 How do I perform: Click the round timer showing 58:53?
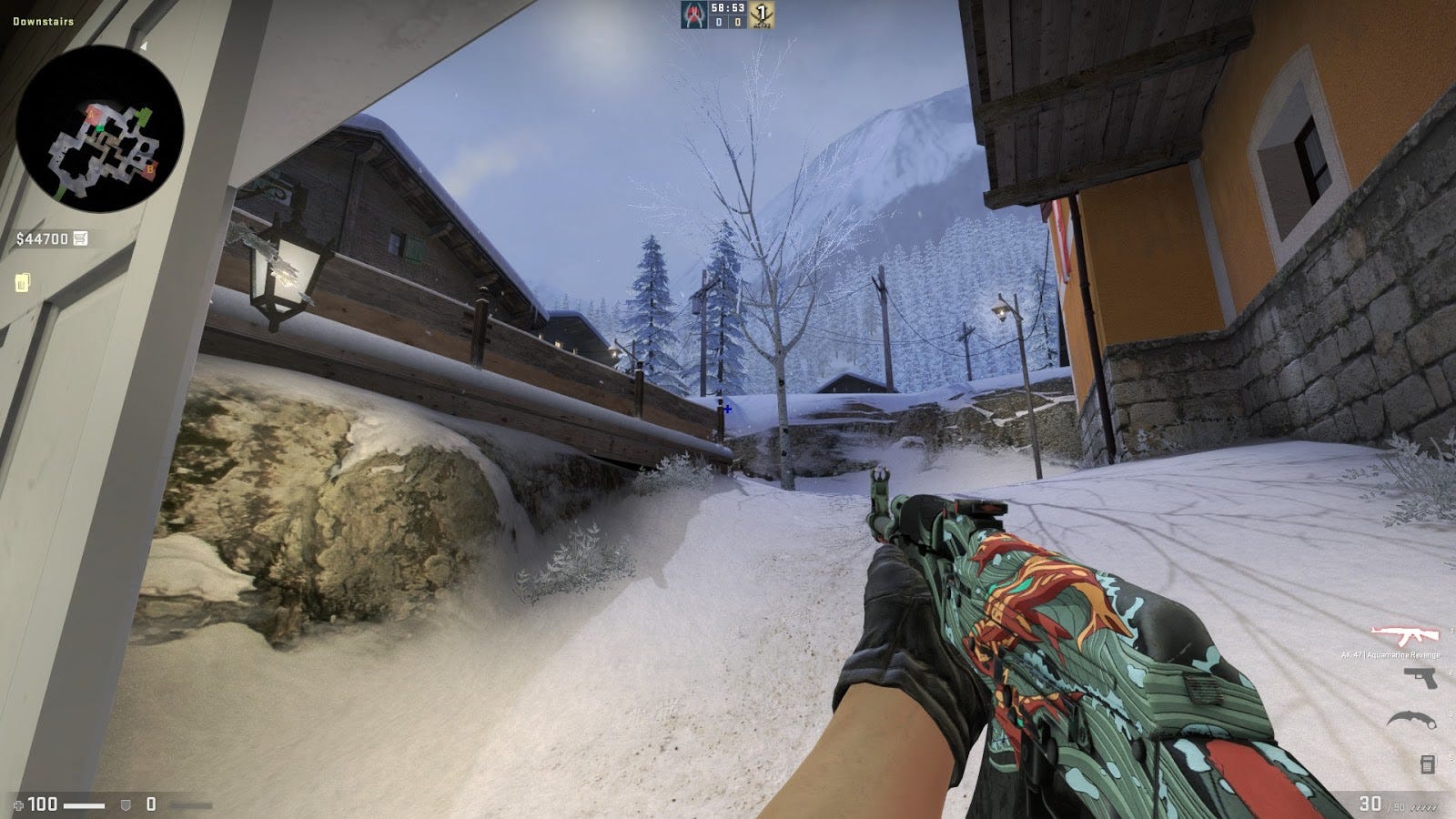click(x=729, y=8)
